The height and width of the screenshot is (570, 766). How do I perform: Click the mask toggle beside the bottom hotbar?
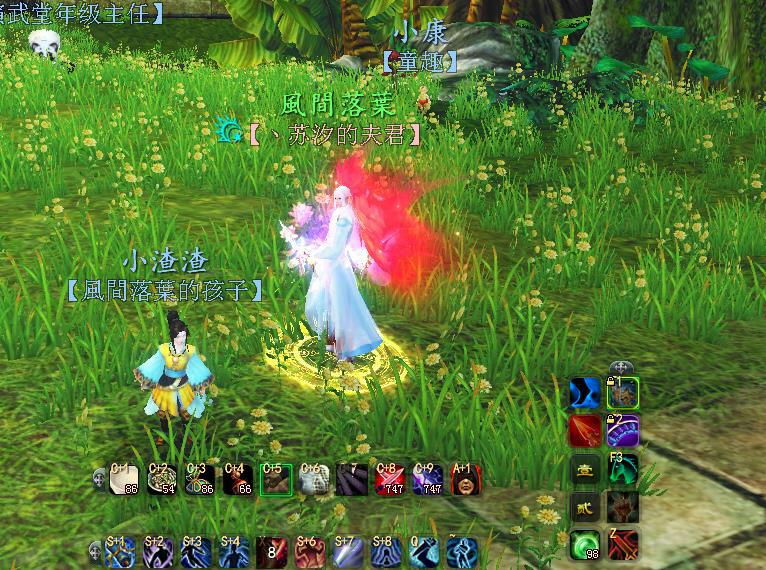pyautogui.click(x=97, y=548)
